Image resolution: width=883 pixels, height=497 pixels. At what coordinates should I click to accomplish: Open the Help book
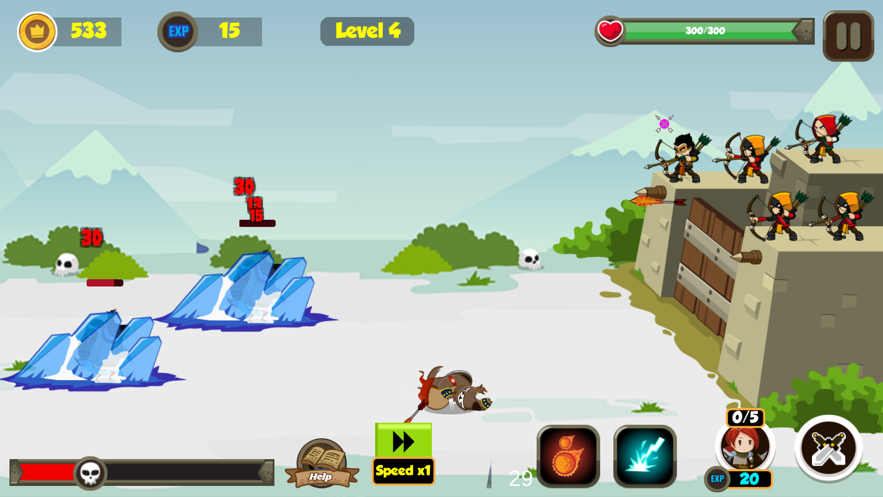(321, 463)
